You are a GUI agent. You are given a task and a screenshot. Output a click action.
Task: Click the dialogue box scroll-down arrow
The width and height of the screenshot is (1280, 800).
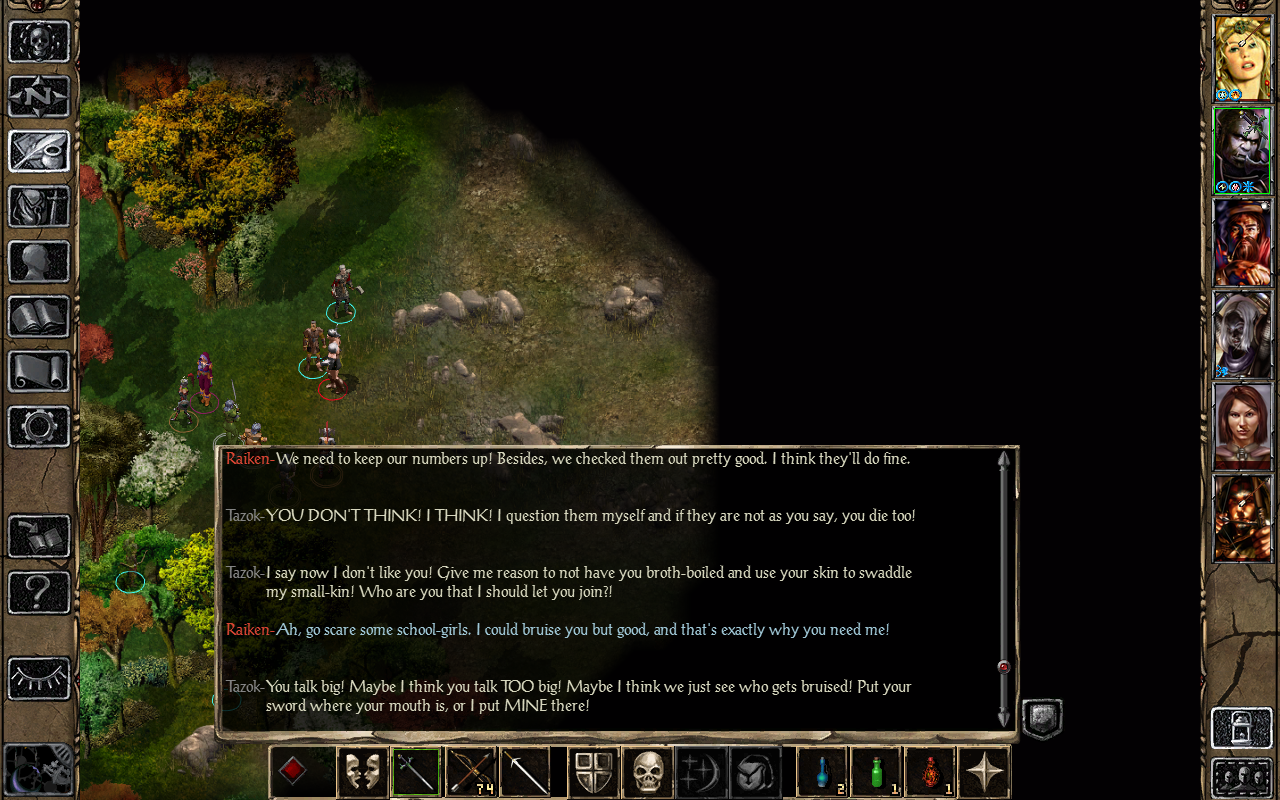1004,717
